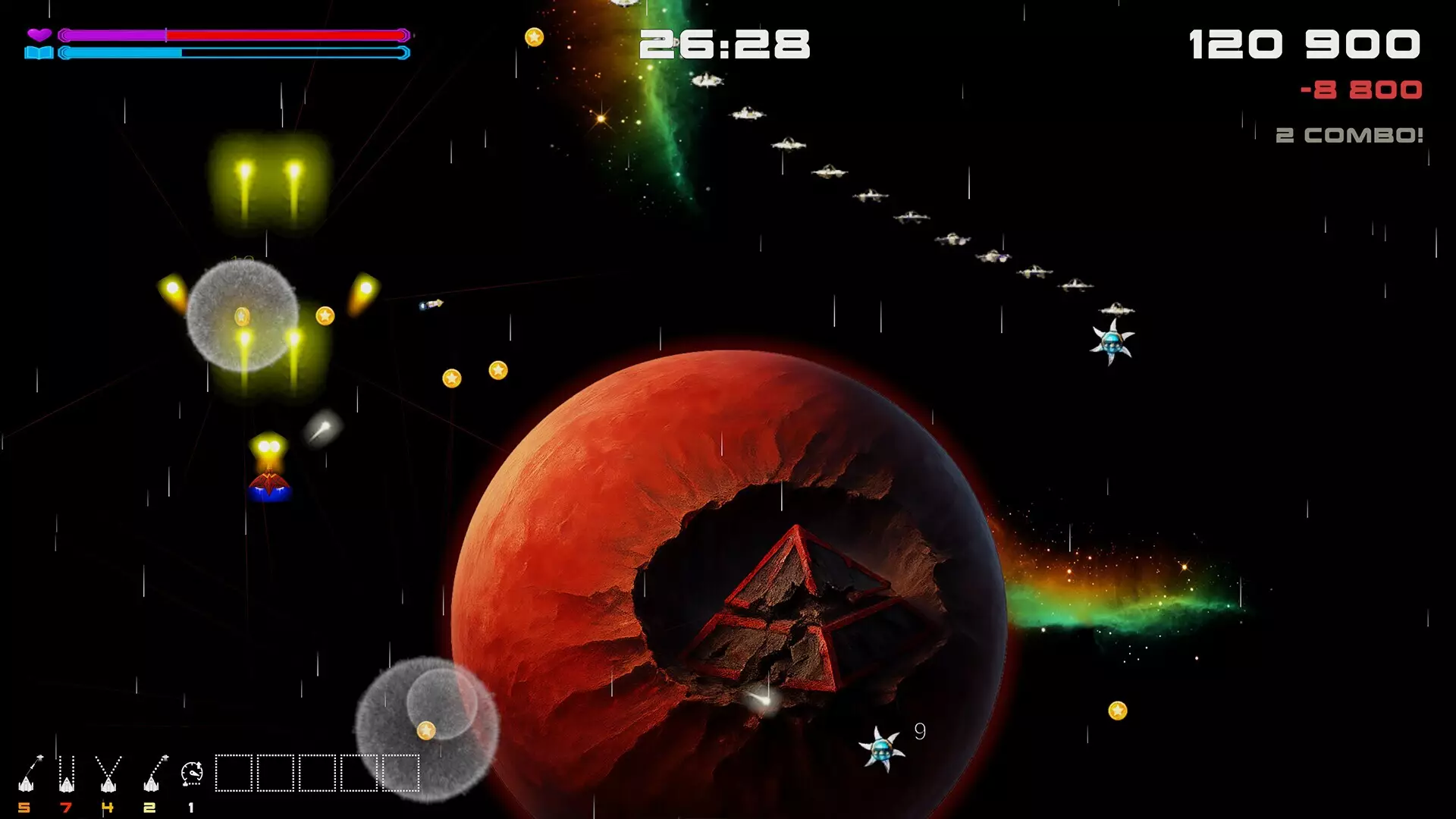Image resolution: width=1456 pixels, height=819 pixels.
Task: Click the speedometer speed upgrade icon
Action: (x=192, y=773)
